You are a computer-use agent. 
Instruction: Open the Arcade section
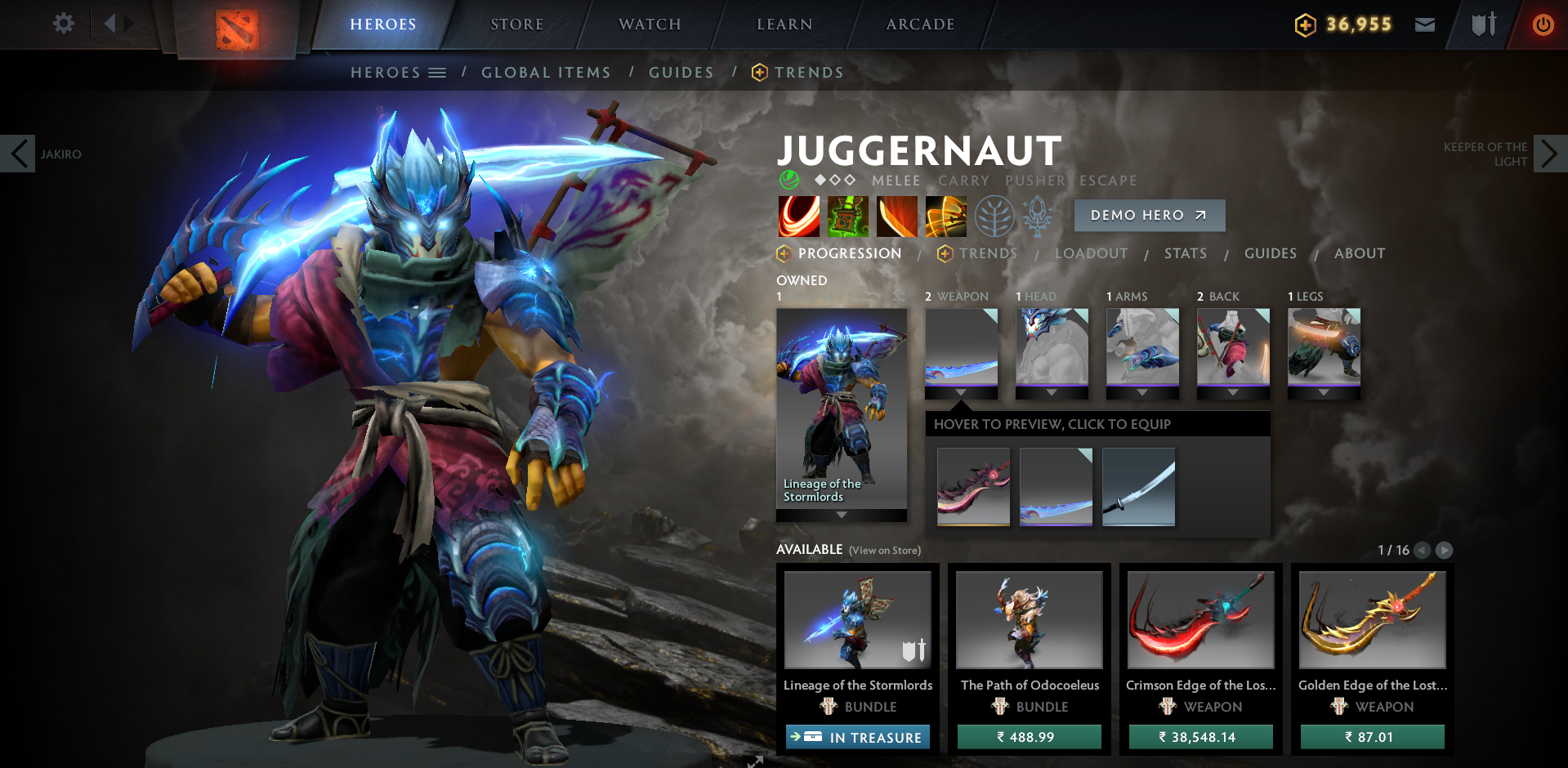920,24
